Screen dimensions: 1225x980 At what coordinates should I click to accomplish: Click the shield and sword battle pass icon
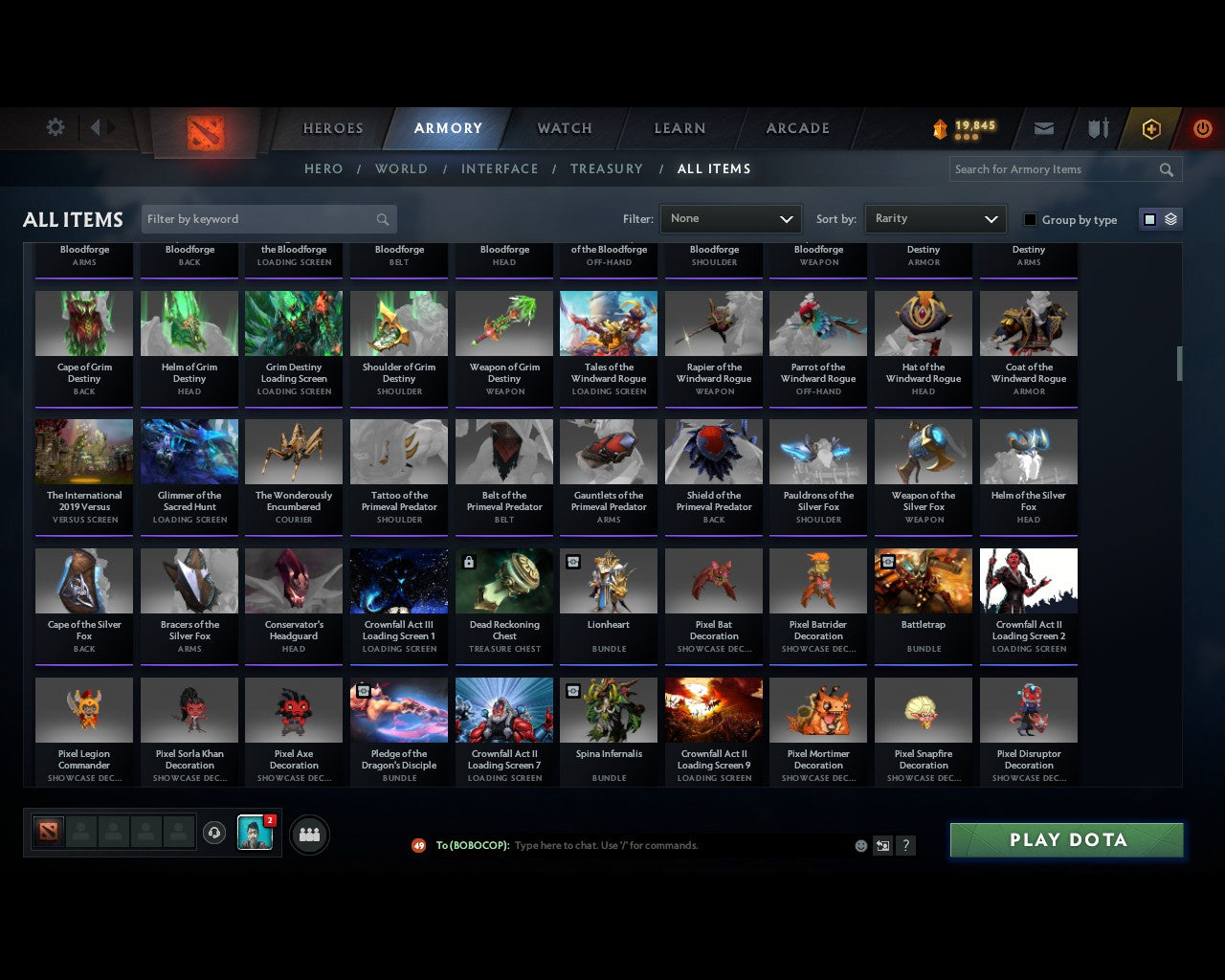point(1097,127)
